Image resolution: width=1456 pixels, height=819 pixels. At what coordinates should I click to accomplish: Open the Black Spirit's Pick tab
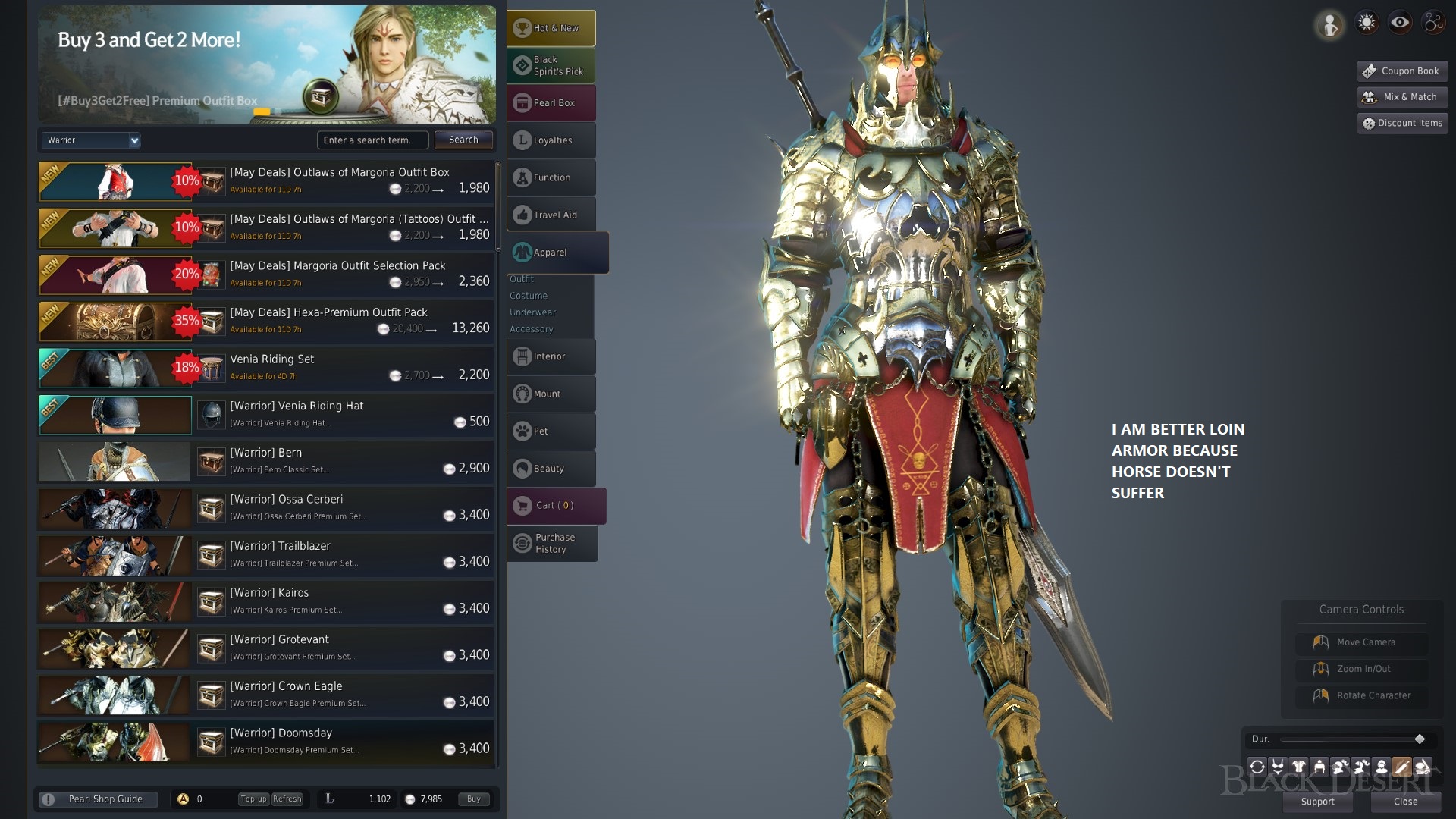(551, 65)
